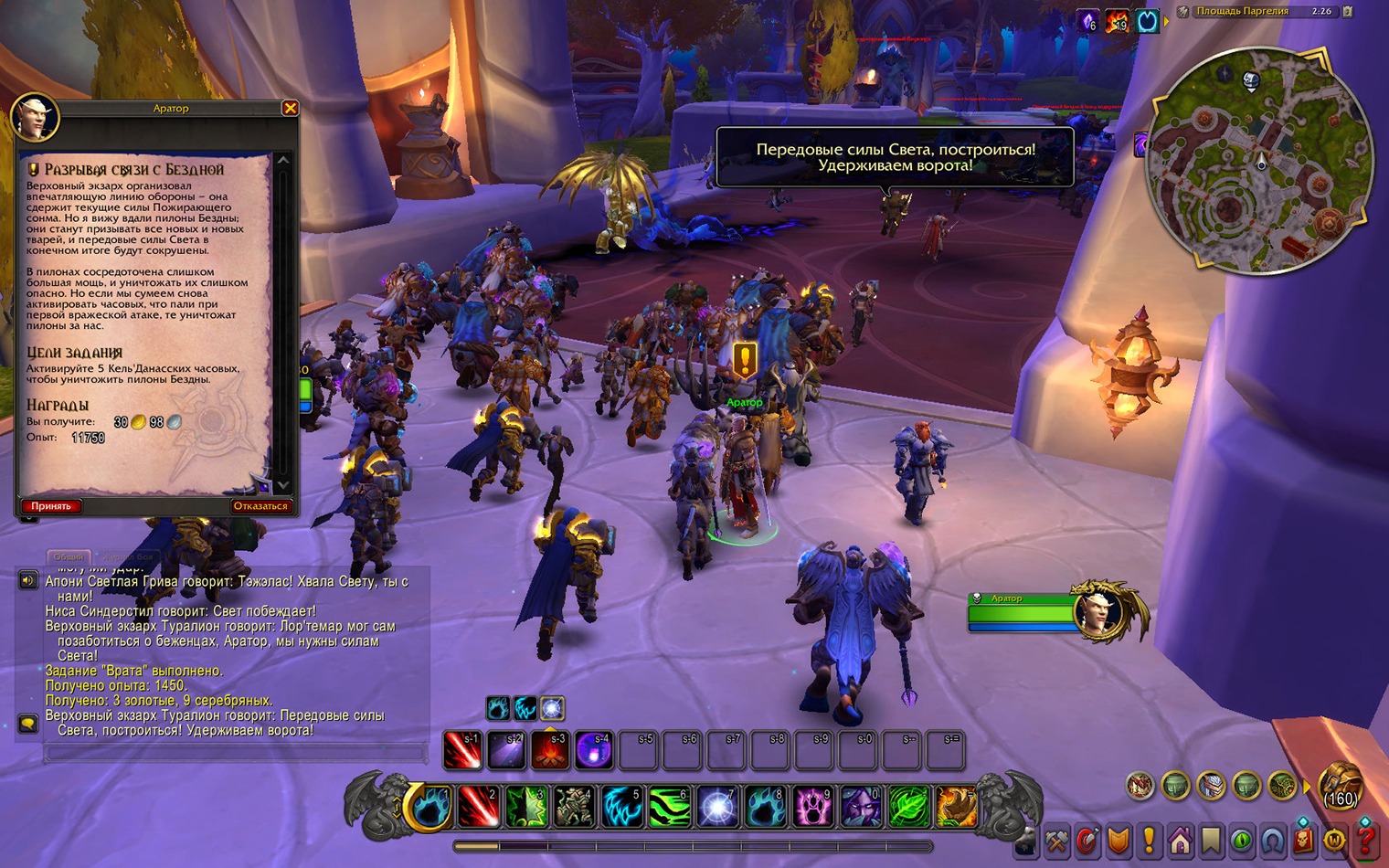Open the red question mark help button

click(x=1366, y=841)
